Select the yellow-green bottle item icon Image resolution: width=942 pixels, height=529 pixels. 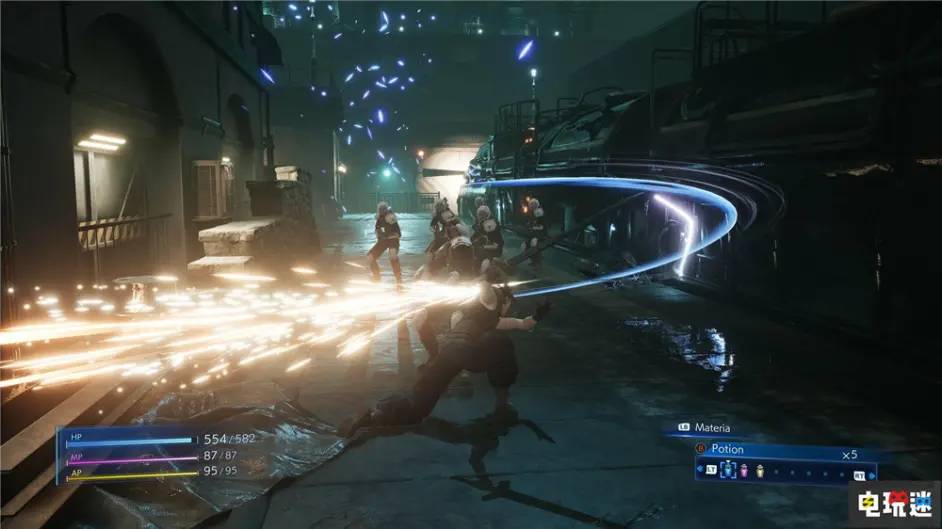[758, 471]
